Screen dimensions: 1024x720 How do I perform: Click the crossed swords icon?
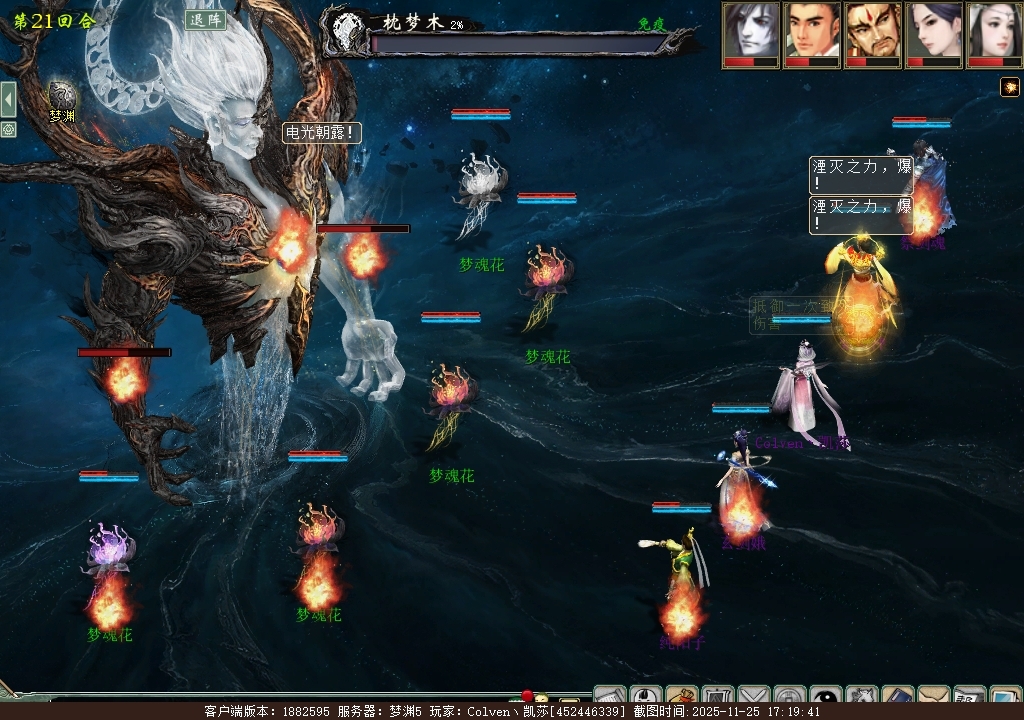pyautogui.click(x=754, y=698)
